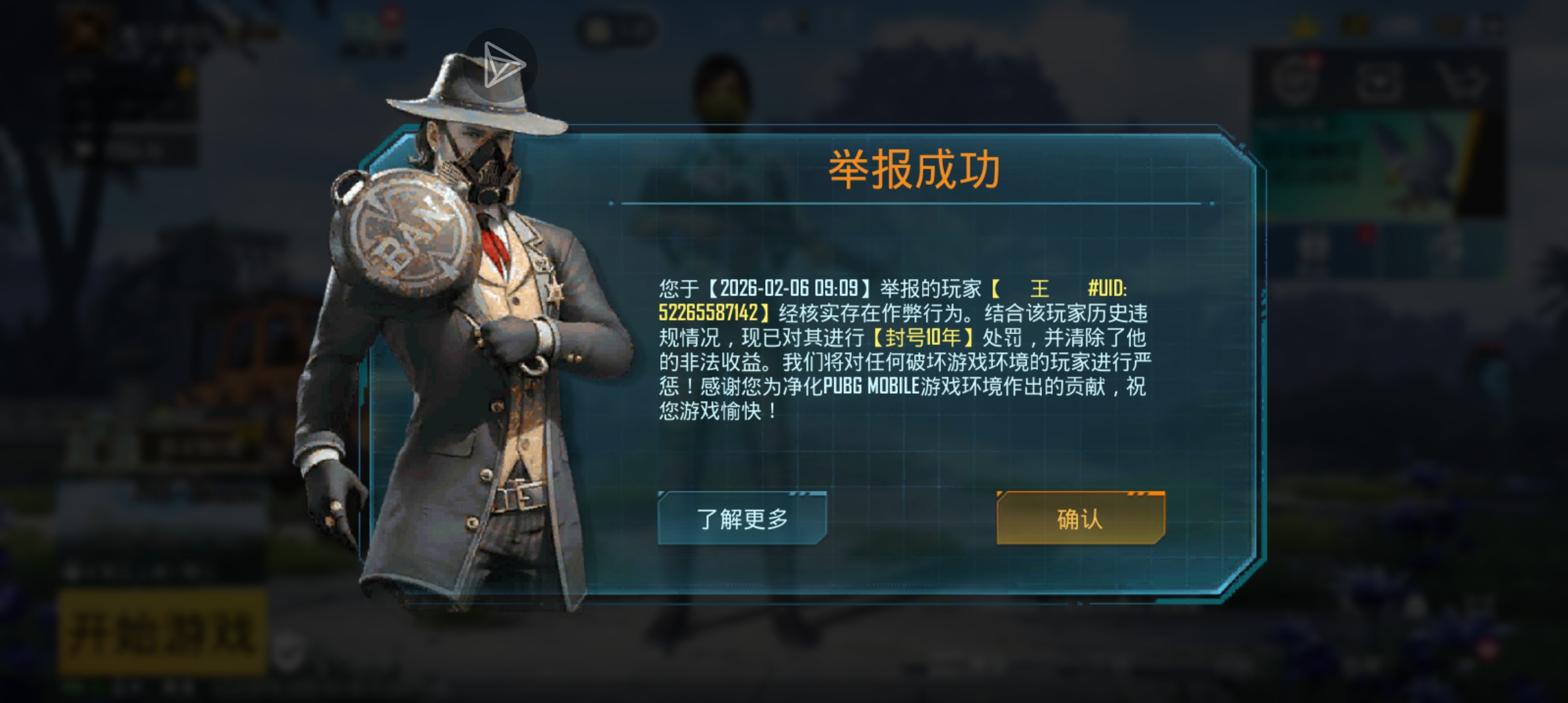The height and width of the screenshot is (703, 1568).
Task: Tap the video replay play icon
Action: pos(505,64)
